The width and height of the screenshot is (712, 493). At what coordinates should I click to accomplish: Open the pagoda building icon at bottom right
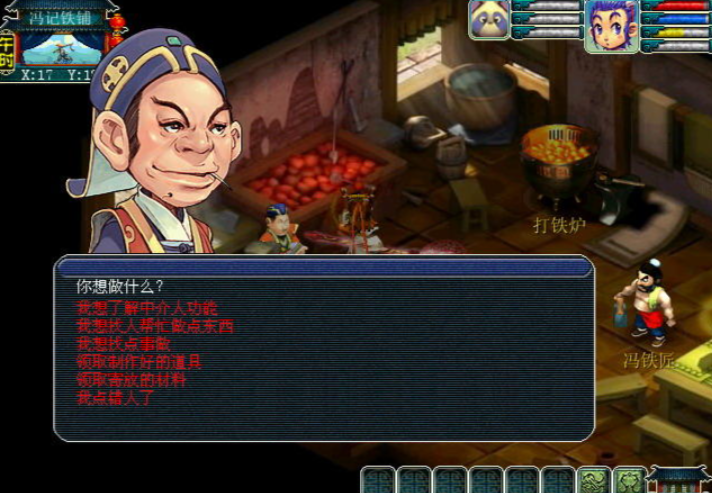[x=679, y=479]
